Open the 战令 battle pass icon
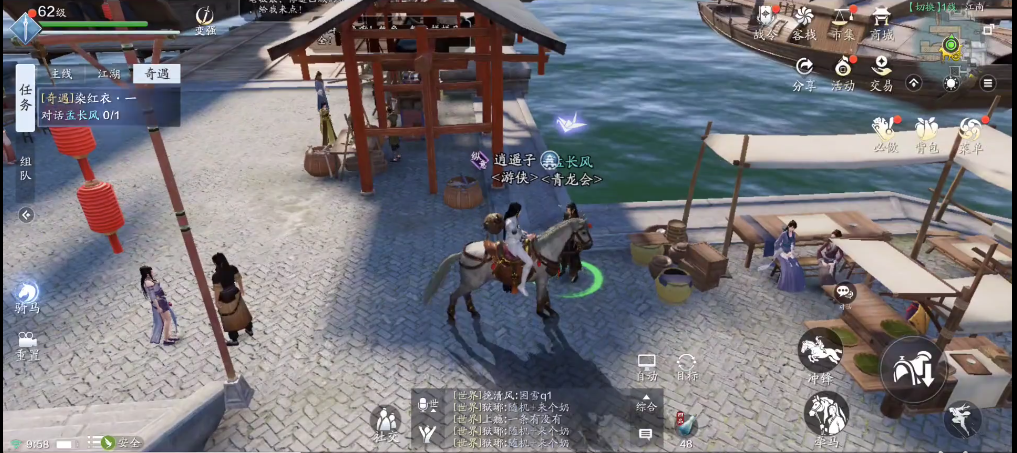This screenshot has width=1017, height=453. coord(765,22)
